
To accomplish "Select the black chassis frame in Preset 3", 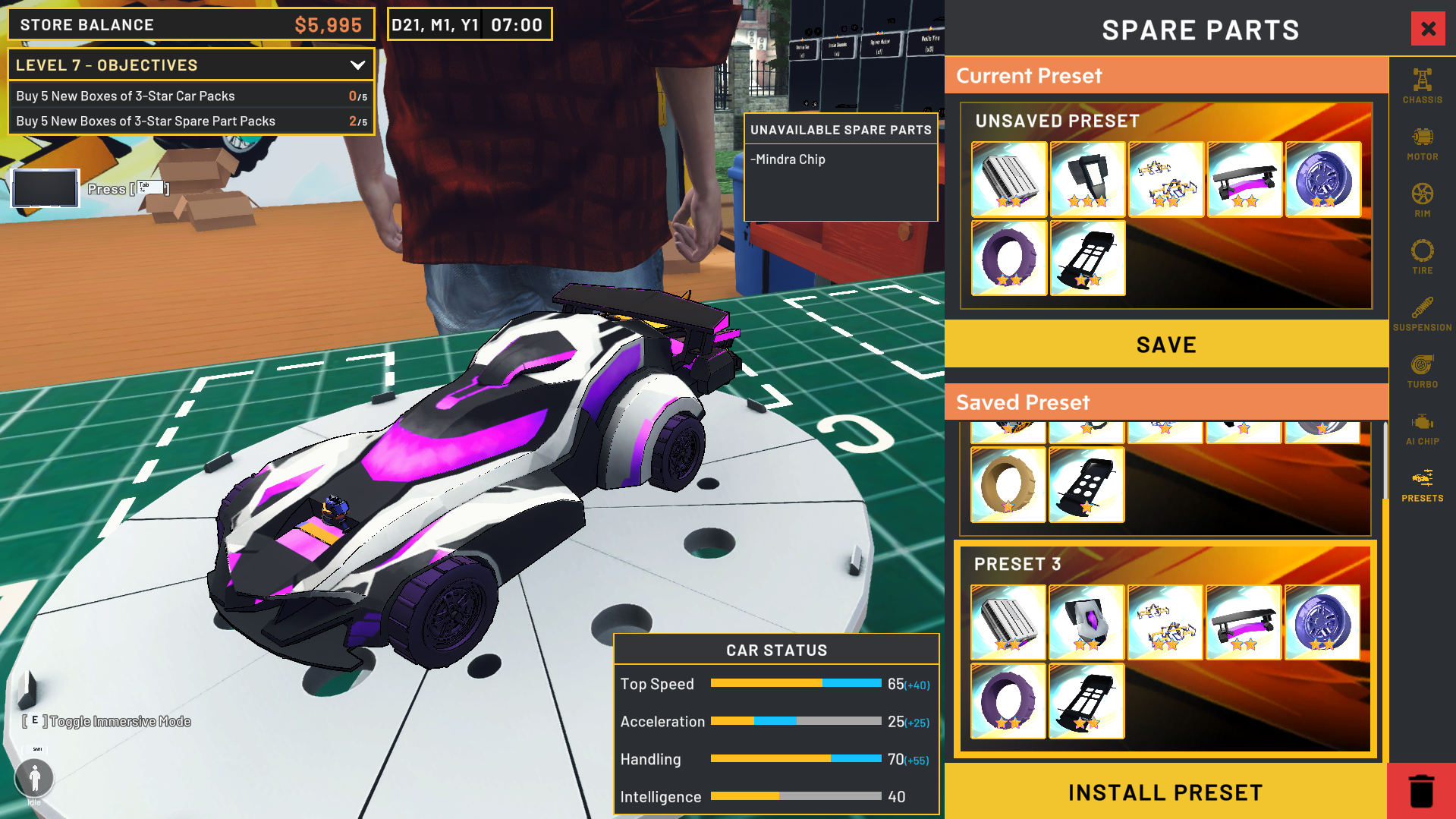I will click(1087, 701).
